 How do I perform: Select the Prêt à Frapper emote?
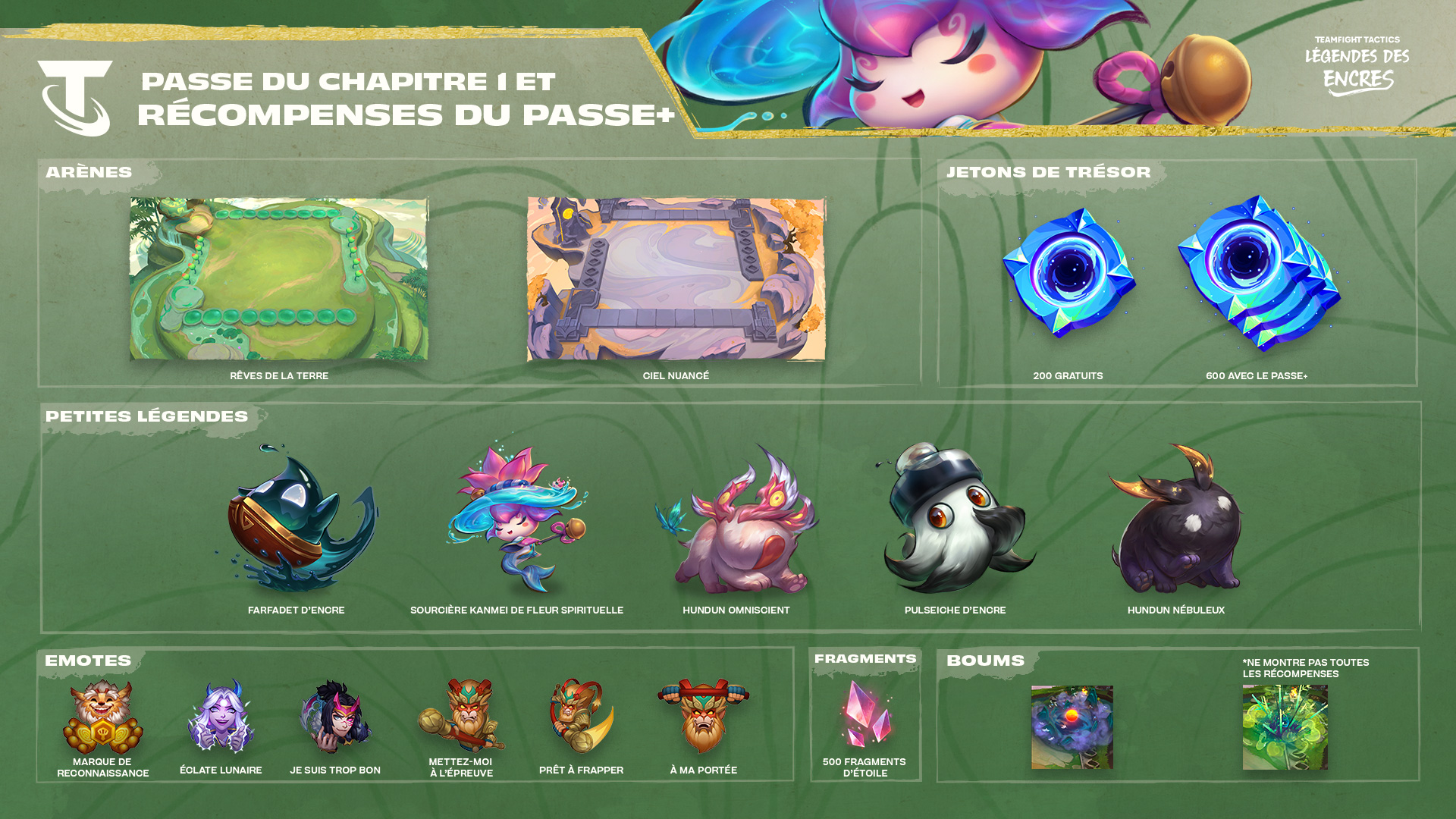point(581,717)
